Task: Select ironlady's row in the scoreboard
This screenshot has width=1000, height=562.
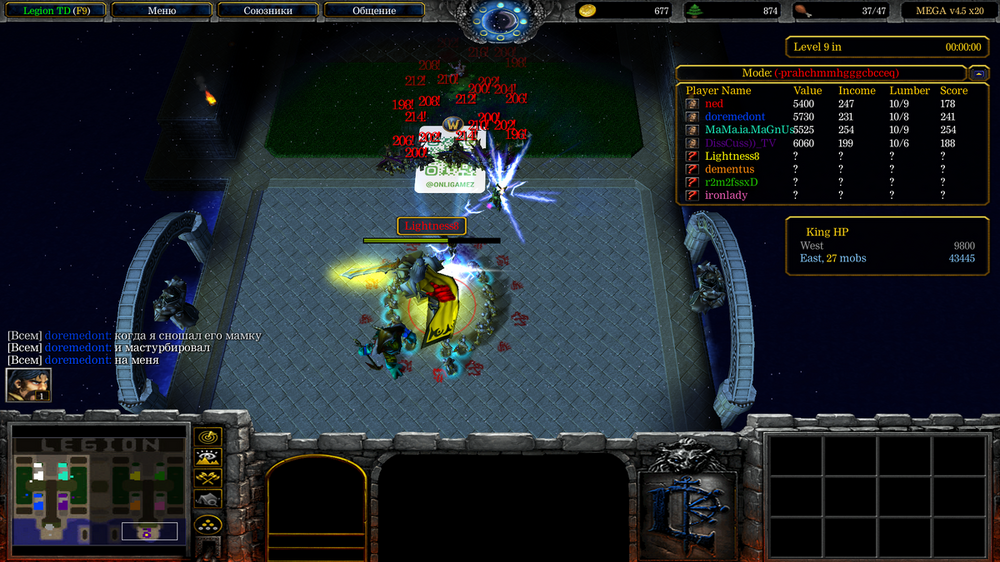Action: (725, 195)
